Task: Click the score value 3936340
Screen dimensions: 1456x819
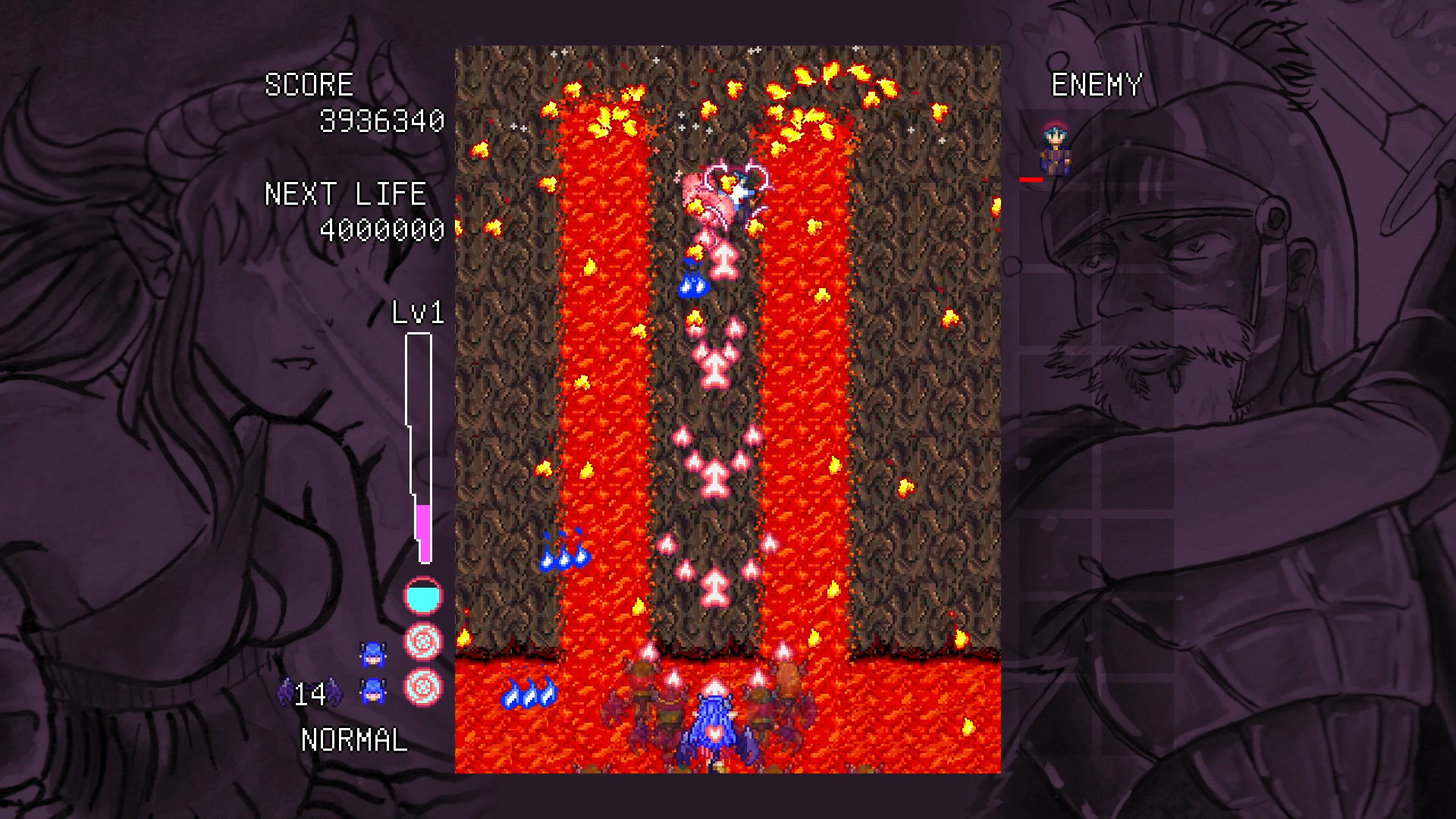Action: tap(381, 120)
